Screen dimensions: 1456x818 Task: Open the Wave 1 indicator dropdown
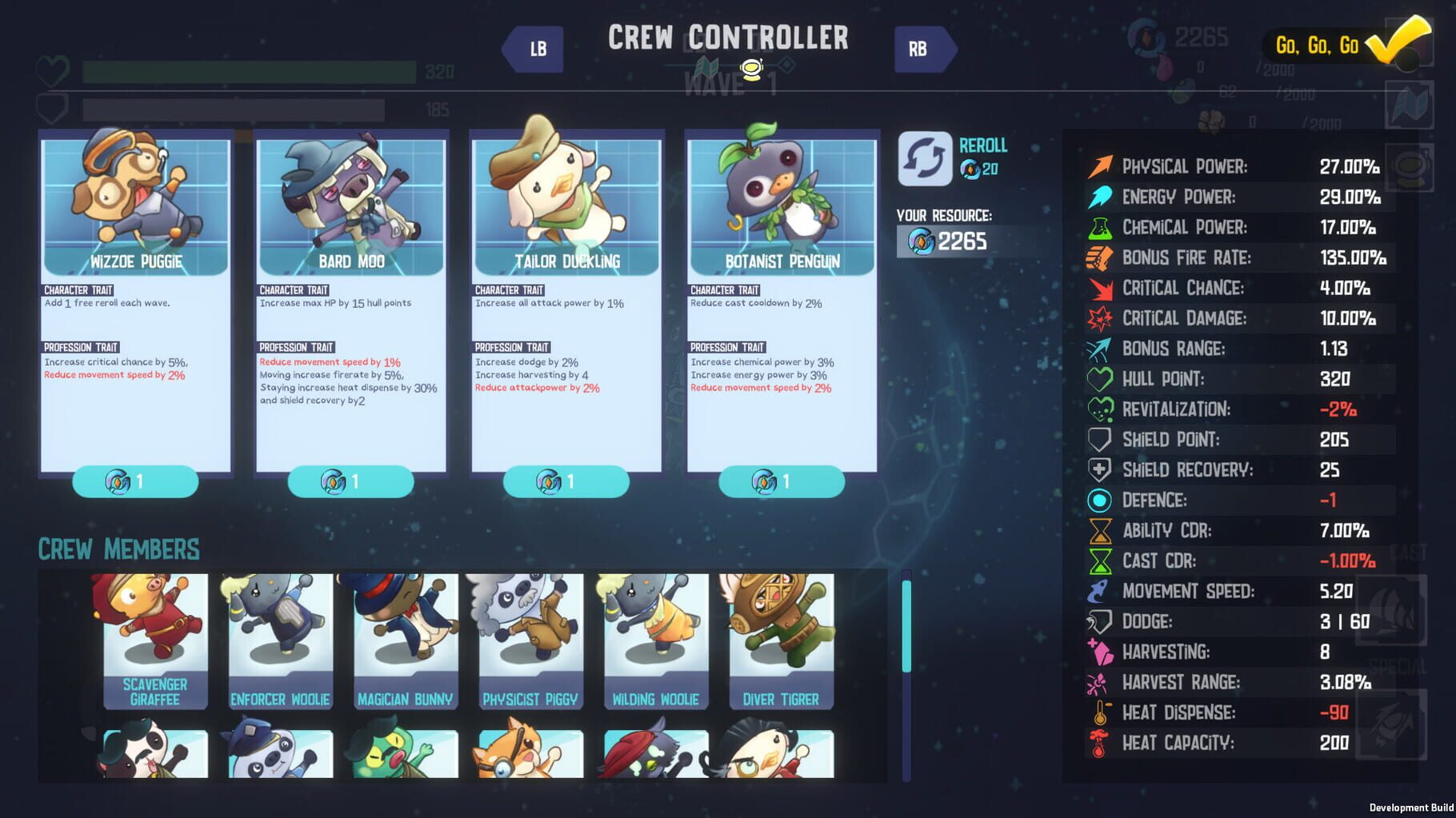(750, 70)
